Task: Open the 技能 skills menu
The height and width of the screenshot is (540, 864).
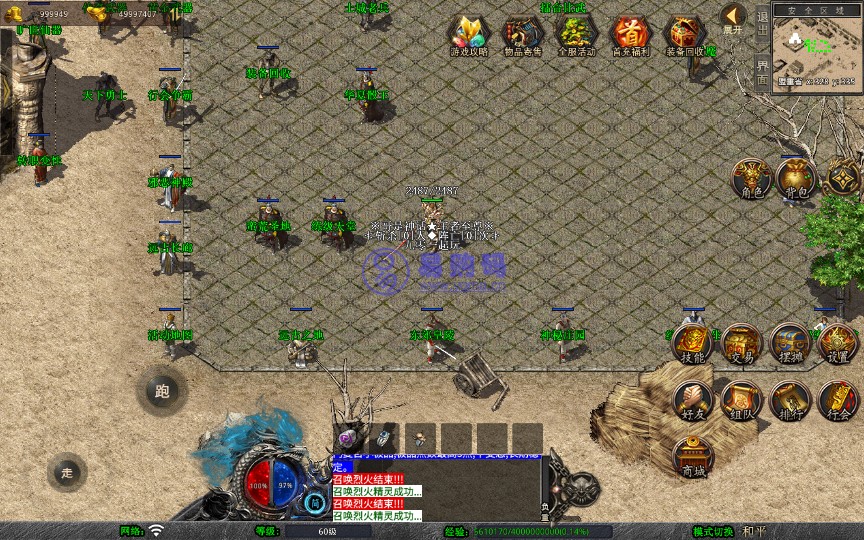Action: [692, 343]
